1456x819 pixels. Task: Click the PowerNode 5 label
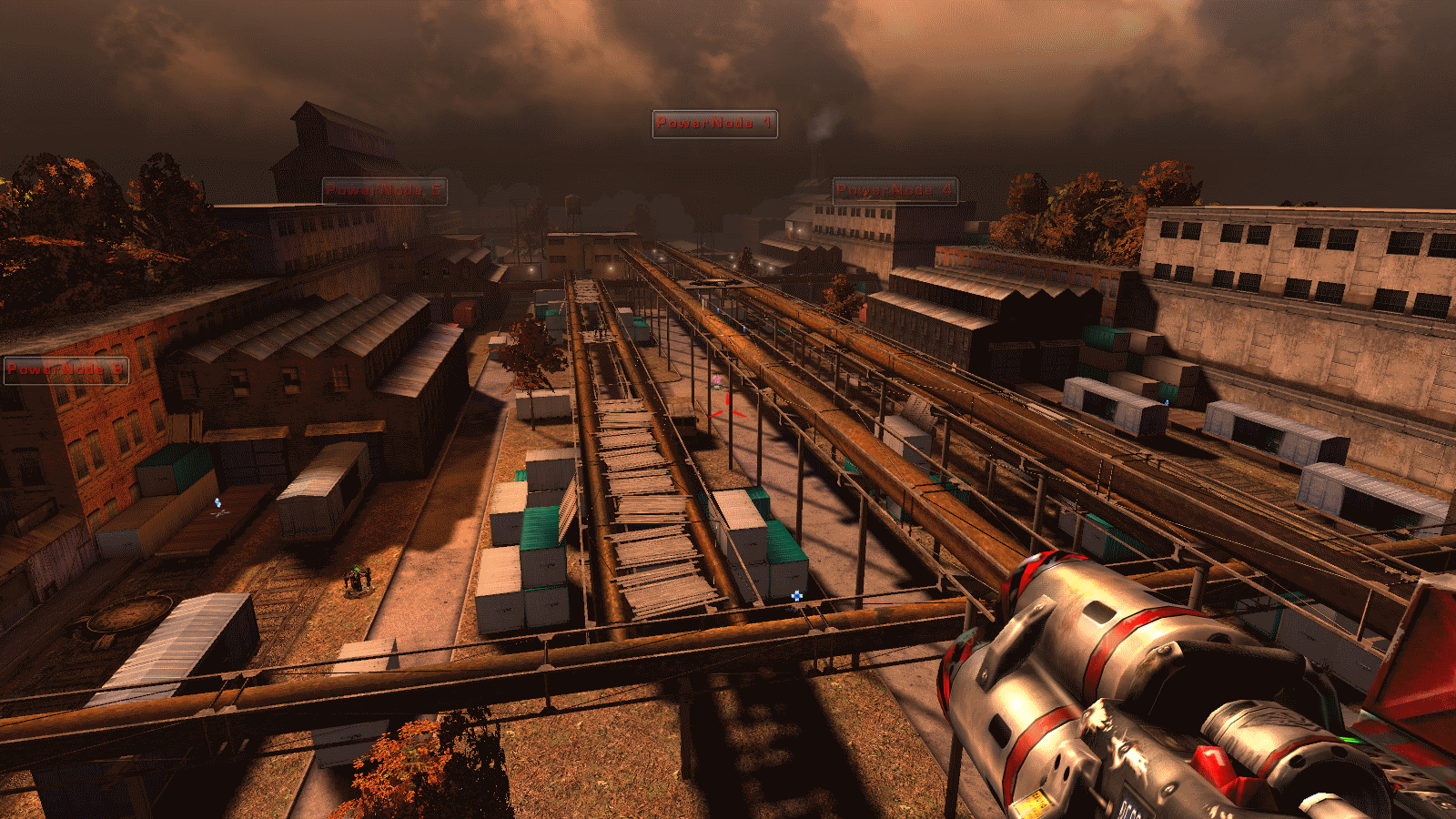(384, 191)
